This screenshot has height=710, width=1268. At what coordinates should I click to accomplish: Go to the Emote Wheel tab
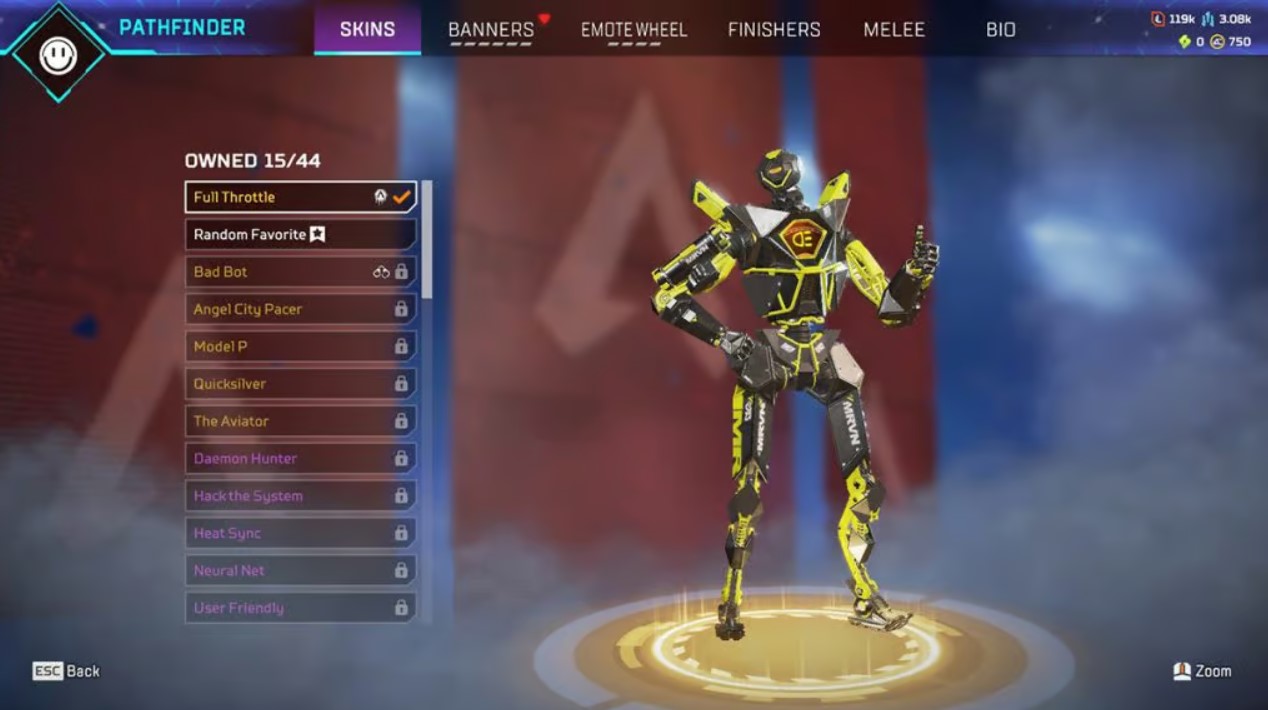(x=634, y=29)
